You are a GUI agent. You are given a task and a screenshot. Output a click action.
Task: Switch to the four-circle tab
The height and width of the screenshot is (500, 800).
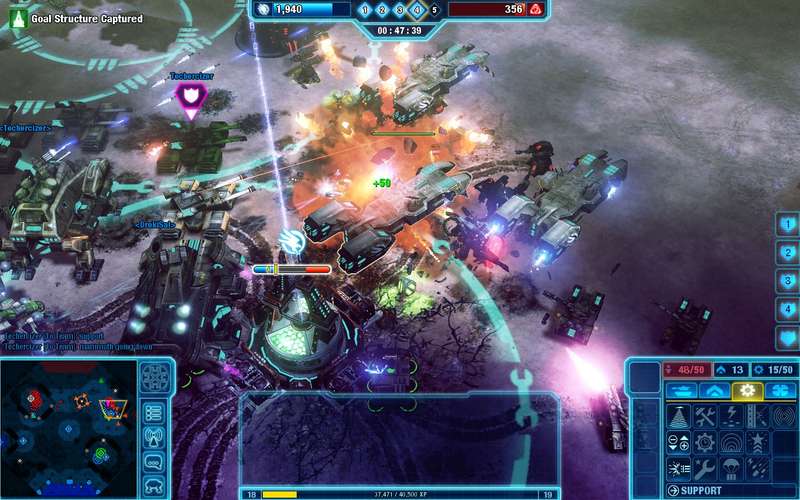pyautogui.click(x=779, y=390)
